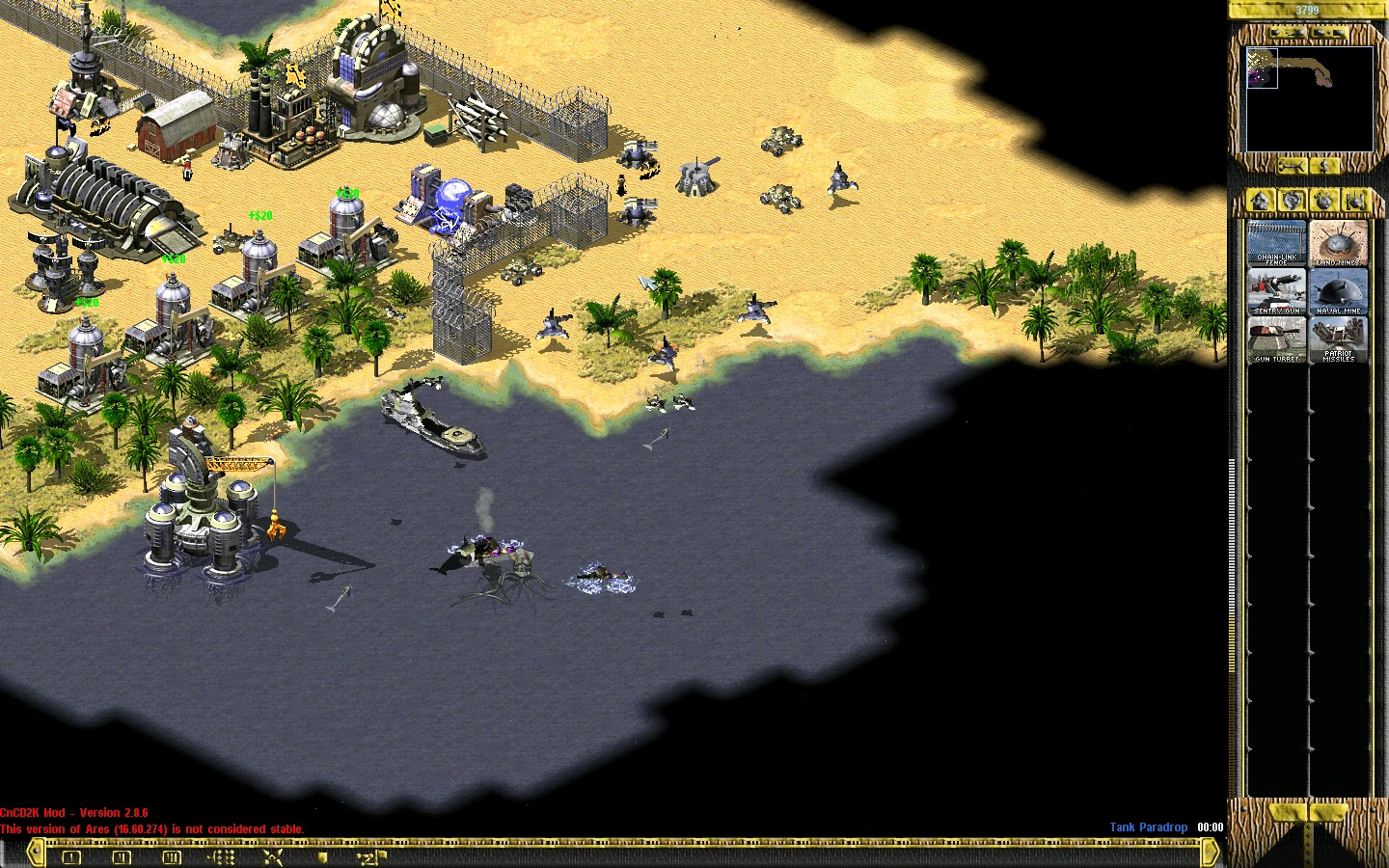Screen dimensions: 1389x868
Task: Build a Sentry Gun
Action: (x=1276, y=291)
